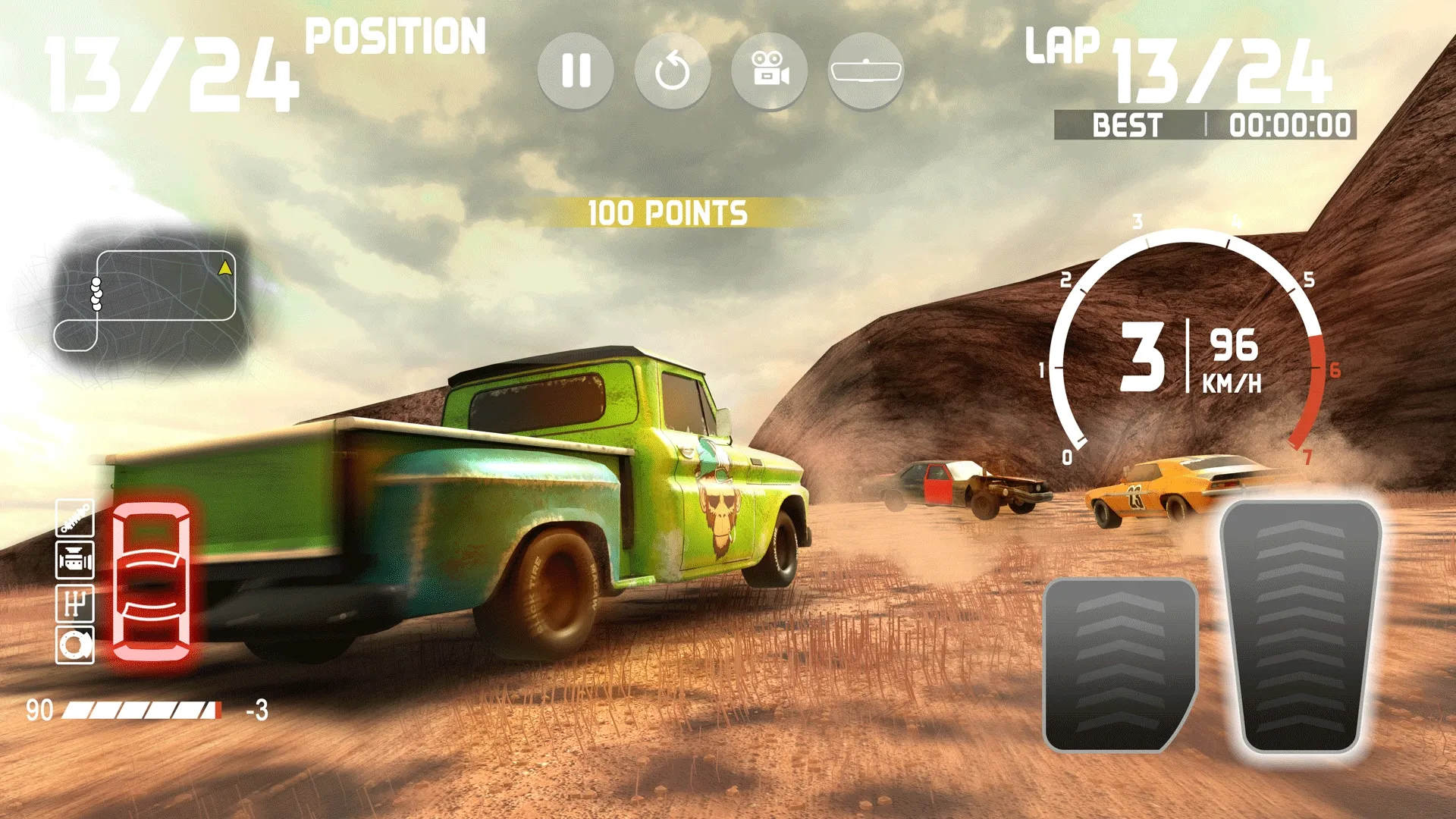Image resolution: width=1456 pixels, height=819 pixels.
Task: Restart the race with the circular arrow button
Action: point(672,71)
